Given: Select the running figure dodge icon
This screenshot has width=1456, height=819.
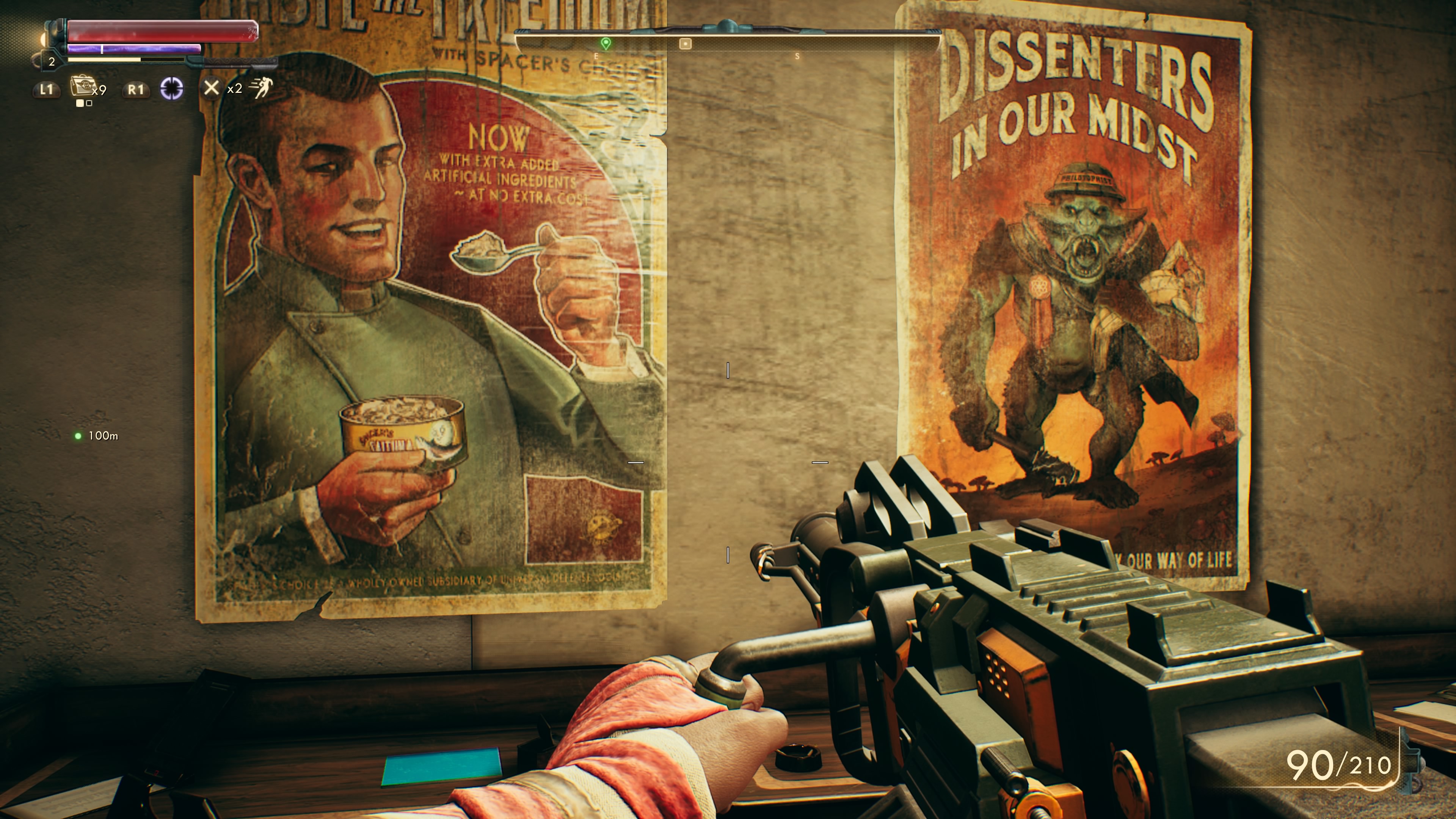Looking at the screenshot, I should coord(262,88).
